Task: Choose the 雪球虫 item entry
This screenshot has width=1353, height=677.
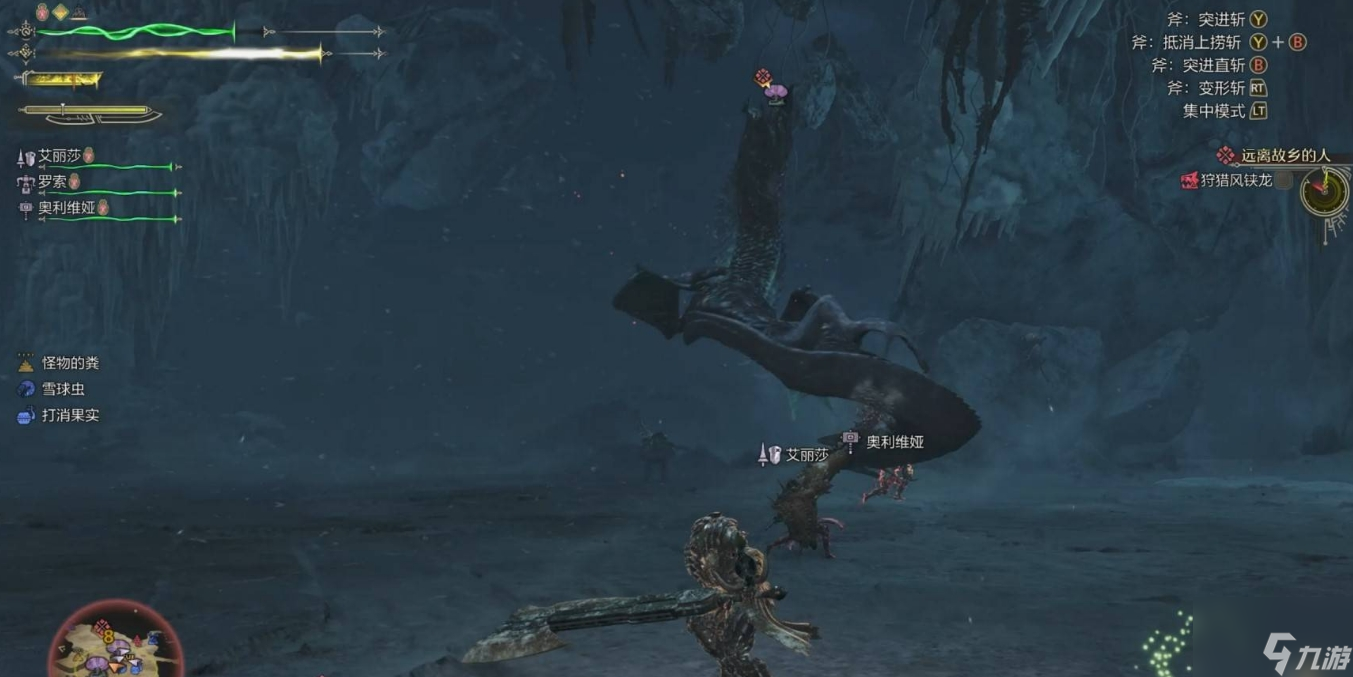Action: point(63,389)
